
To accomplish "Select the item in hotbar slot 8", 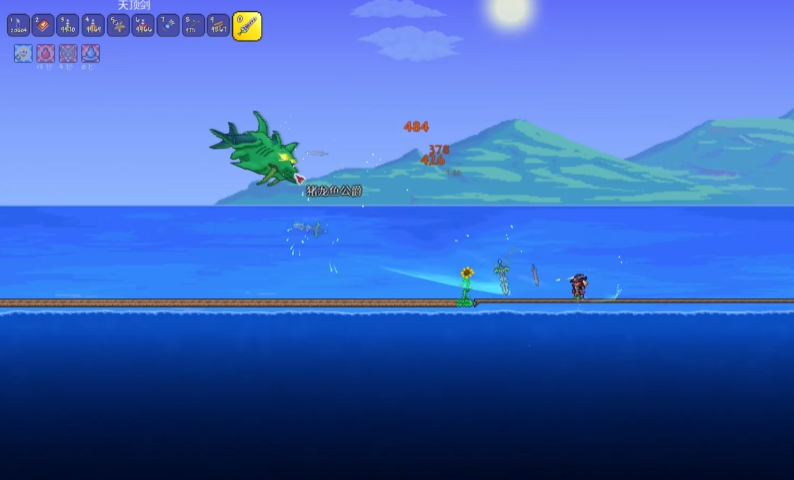I will (193, 25).
